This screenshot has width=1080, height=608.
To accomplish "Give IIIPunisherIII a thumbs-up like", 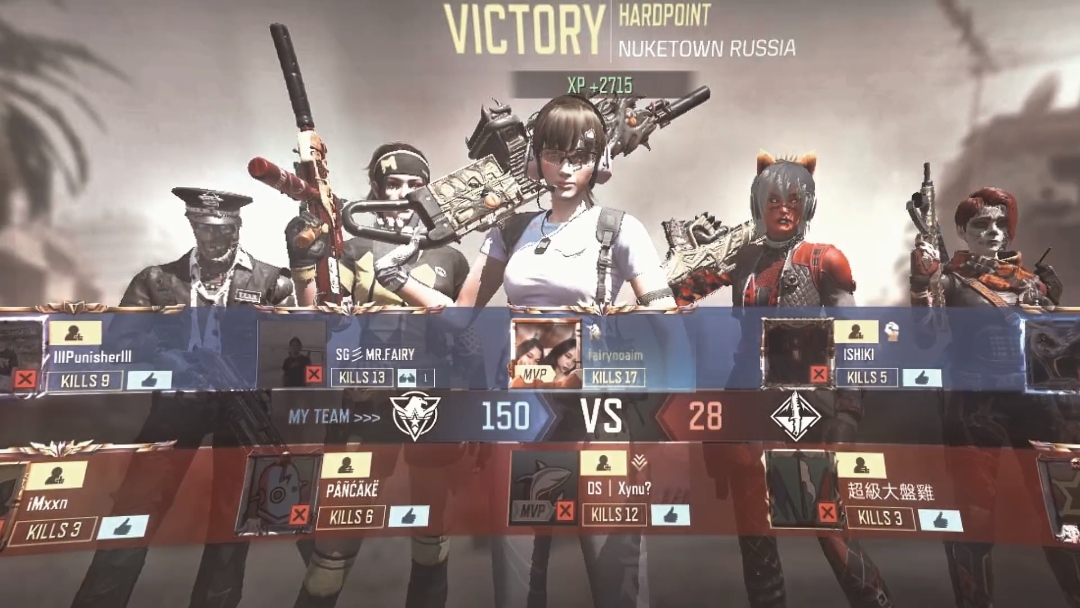I will pyautogui.click(x=149, y=380).
